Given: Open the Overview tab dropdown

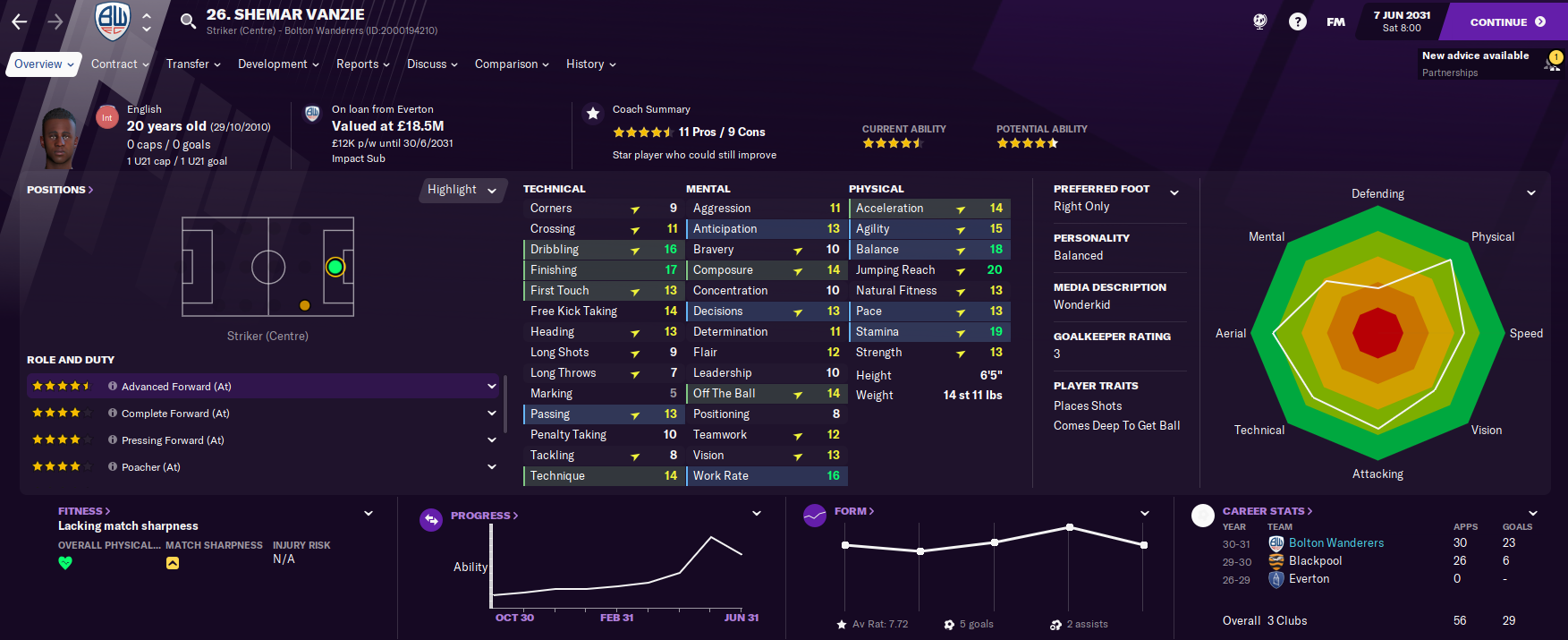Looking at the screenshot, I should pyautogui.click(x=44, y=64).
